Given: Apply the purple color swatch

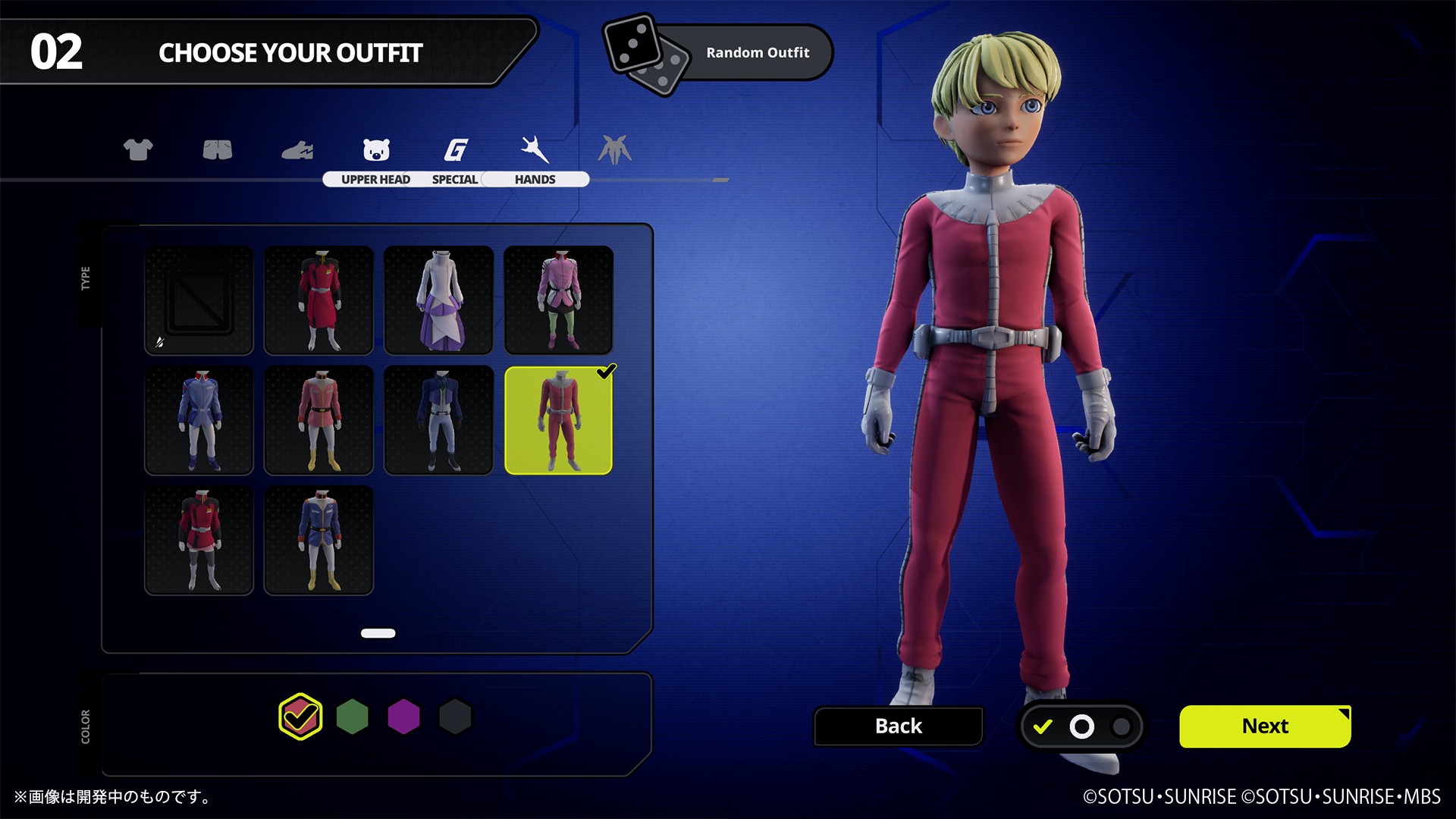Looking at the screenshot, I should [x=403, y=717].
